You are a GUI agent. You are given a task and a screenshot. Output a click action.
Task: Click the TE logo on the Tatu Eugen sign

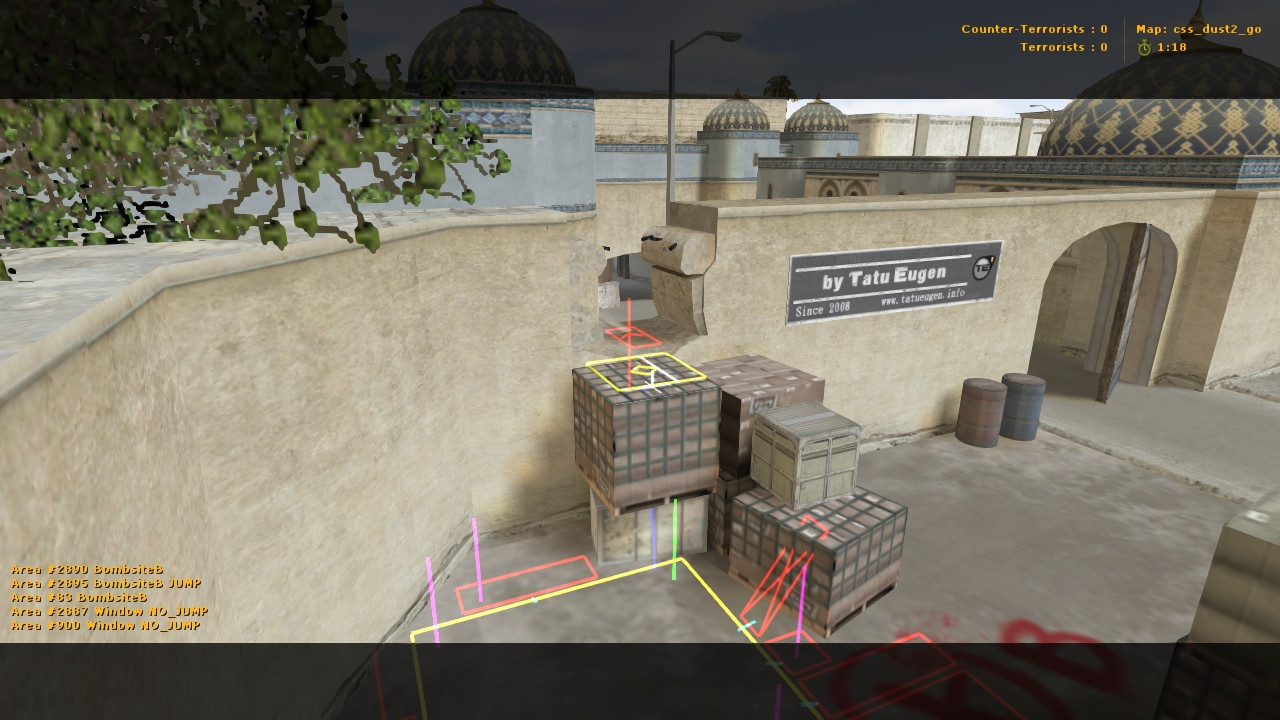pos(983,266)
